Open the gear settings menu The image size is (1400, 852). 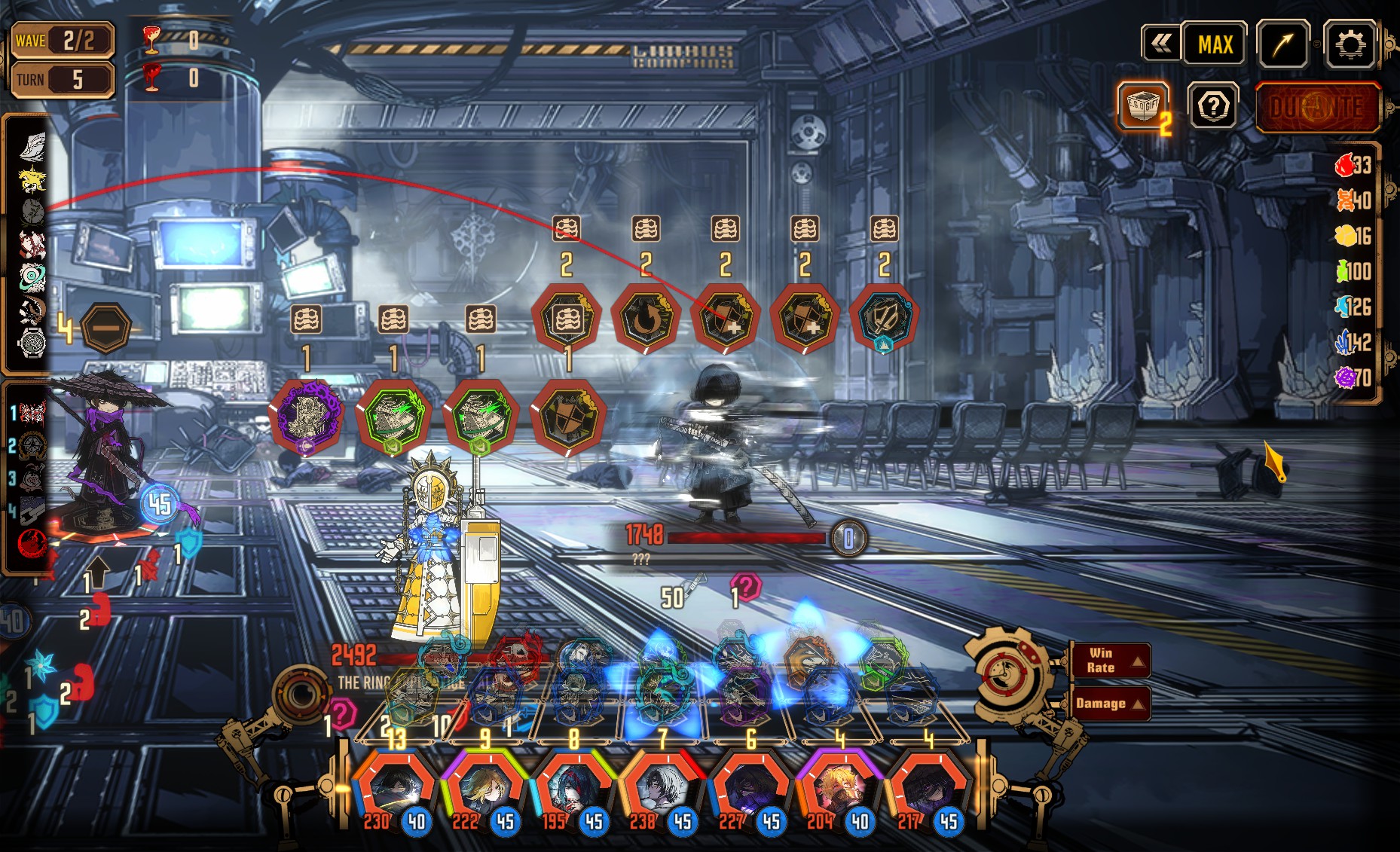pos(1350,45)
